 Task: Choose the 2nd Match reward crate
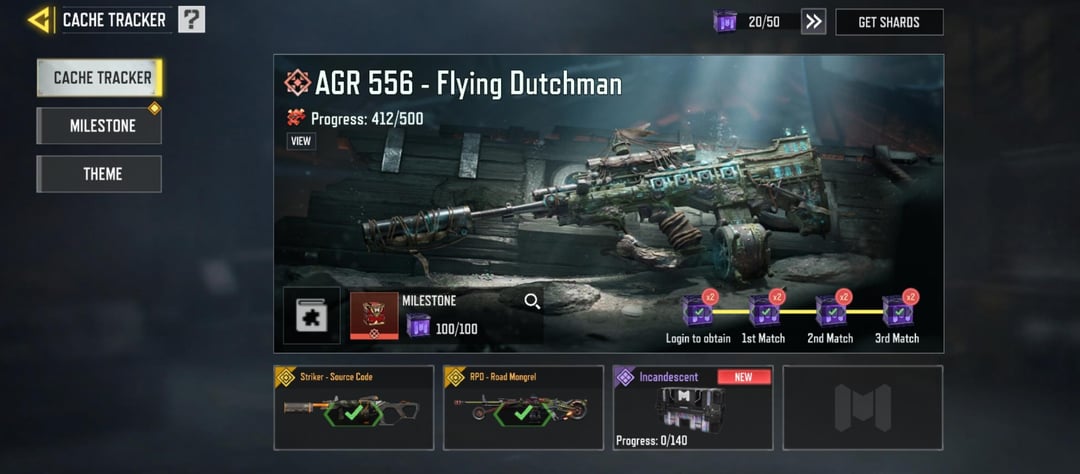831,312
